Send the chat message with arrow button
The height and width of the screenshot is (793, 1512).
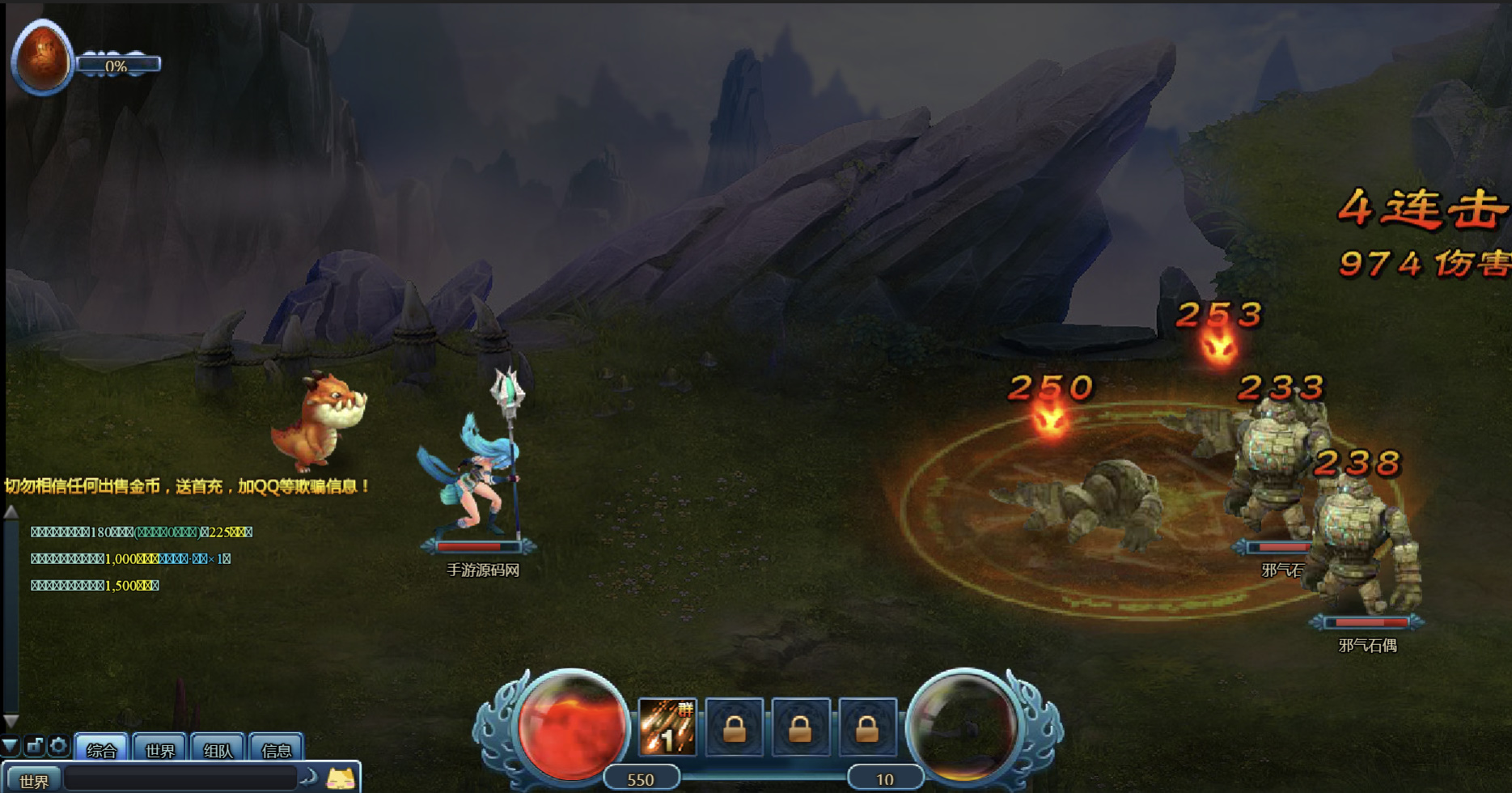click(309, 778)
